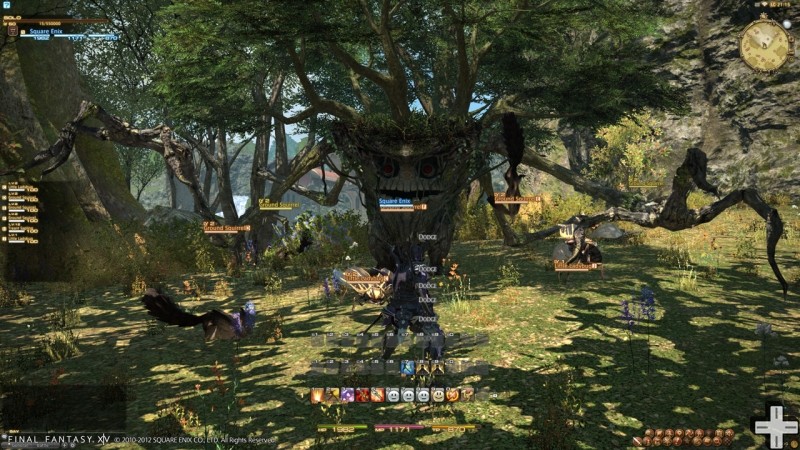Open the round menu icon tray
Viewport: 800px width, 450px height.
click(690, 436)
